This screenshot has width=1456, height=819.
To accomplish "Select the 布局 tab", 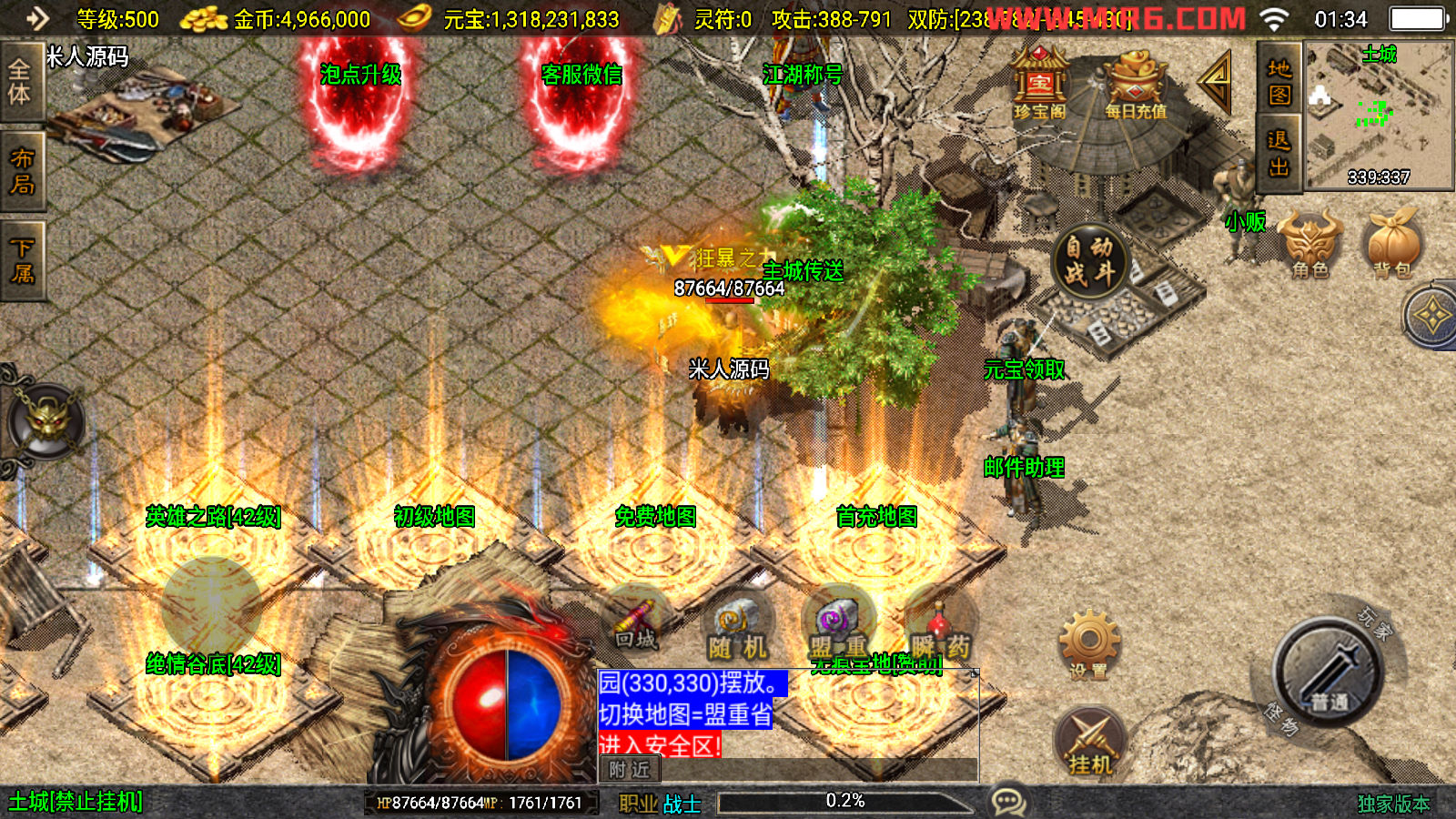I will point(20,171).
